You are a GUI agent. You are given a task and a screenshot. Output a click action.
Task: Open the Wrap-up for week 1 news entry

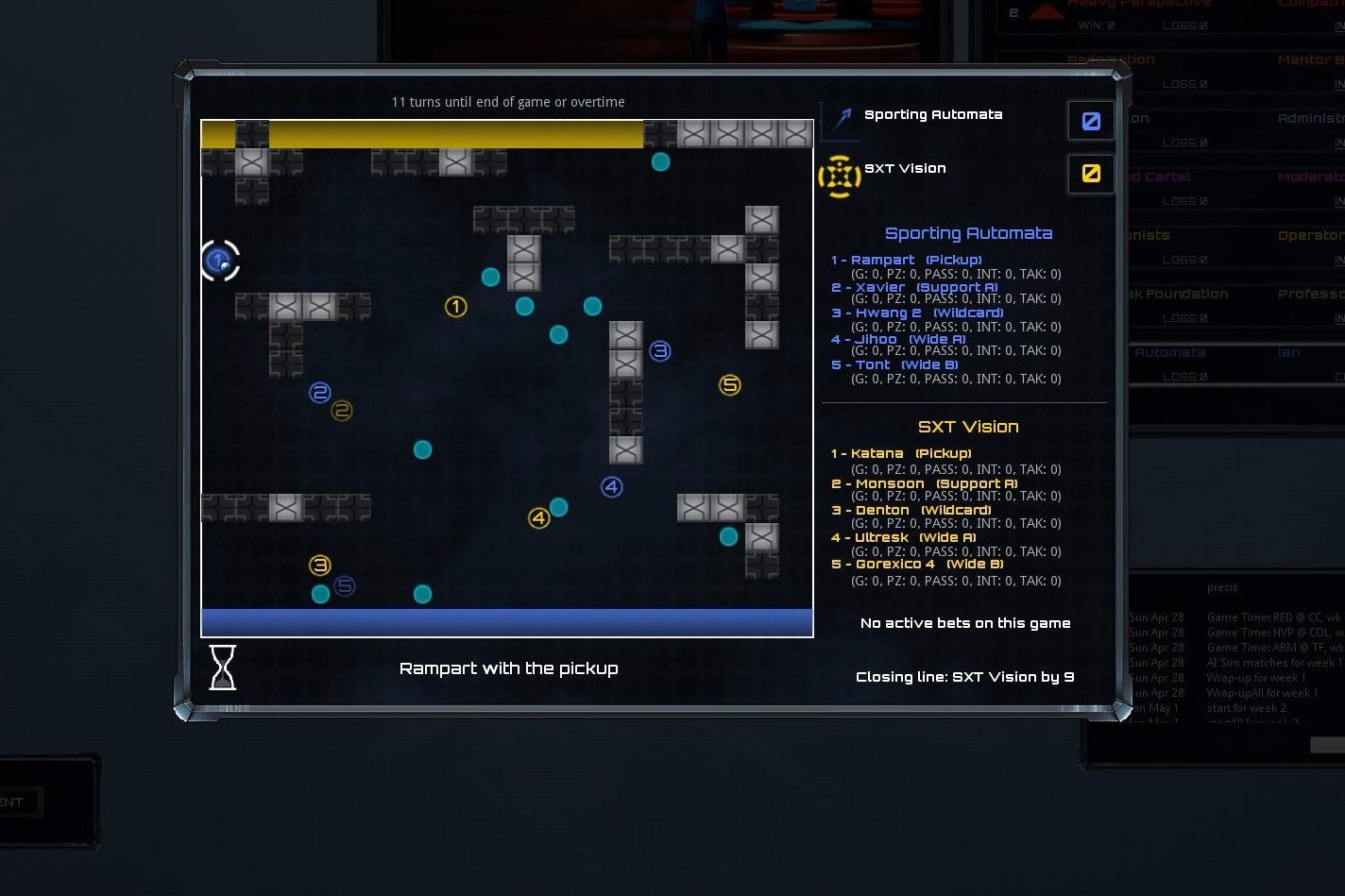pyautogui.click(x=1254, y=678)
